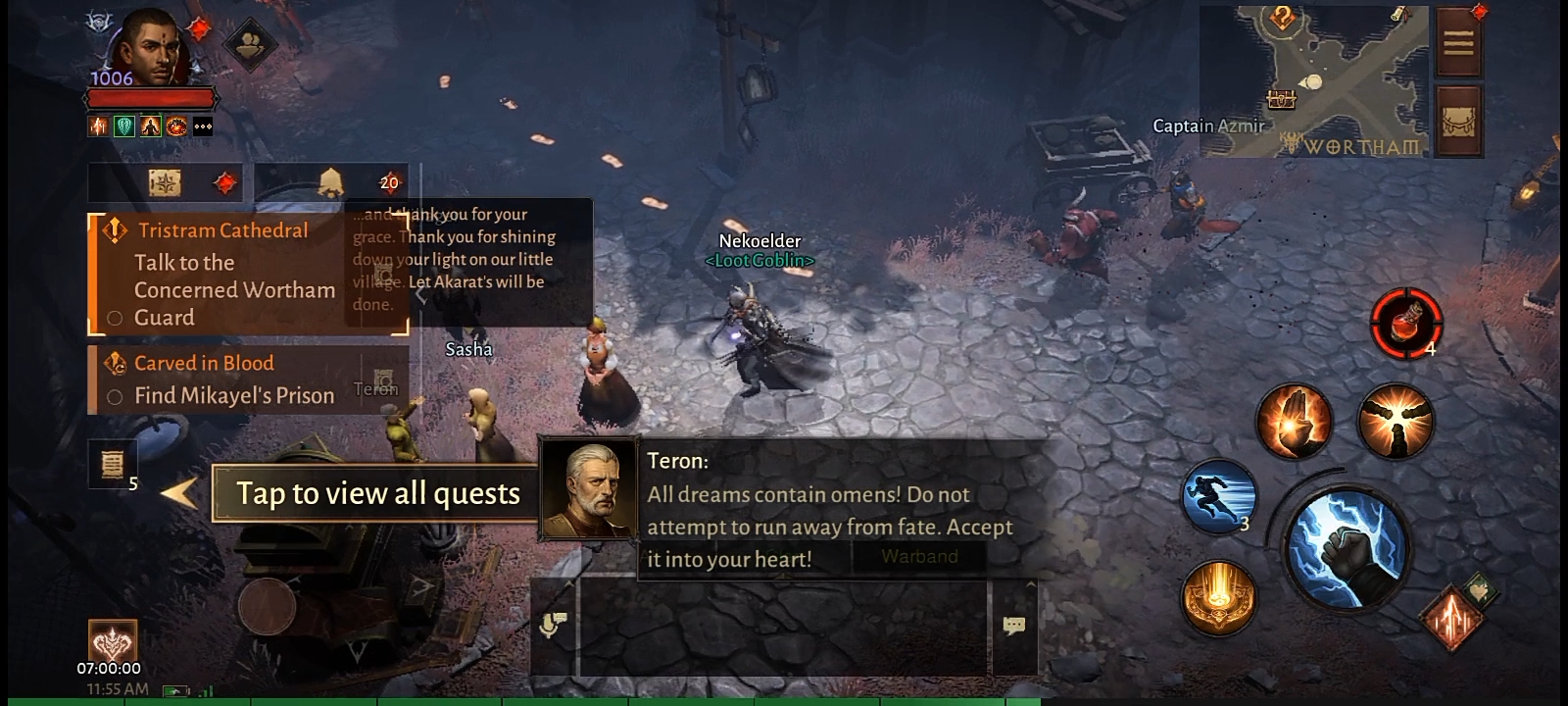
Task: Open the inventory bag button
Action: click(1458, 123)
